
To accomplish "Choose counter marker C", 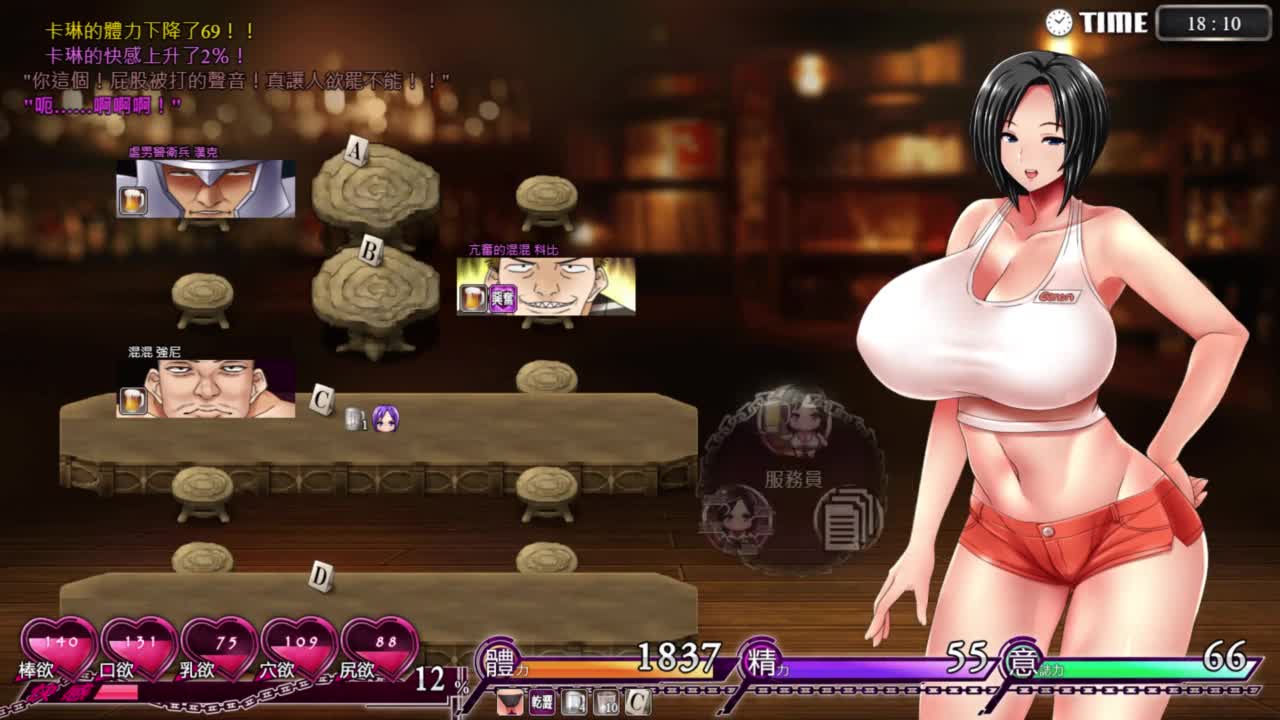I will [322, 400].
